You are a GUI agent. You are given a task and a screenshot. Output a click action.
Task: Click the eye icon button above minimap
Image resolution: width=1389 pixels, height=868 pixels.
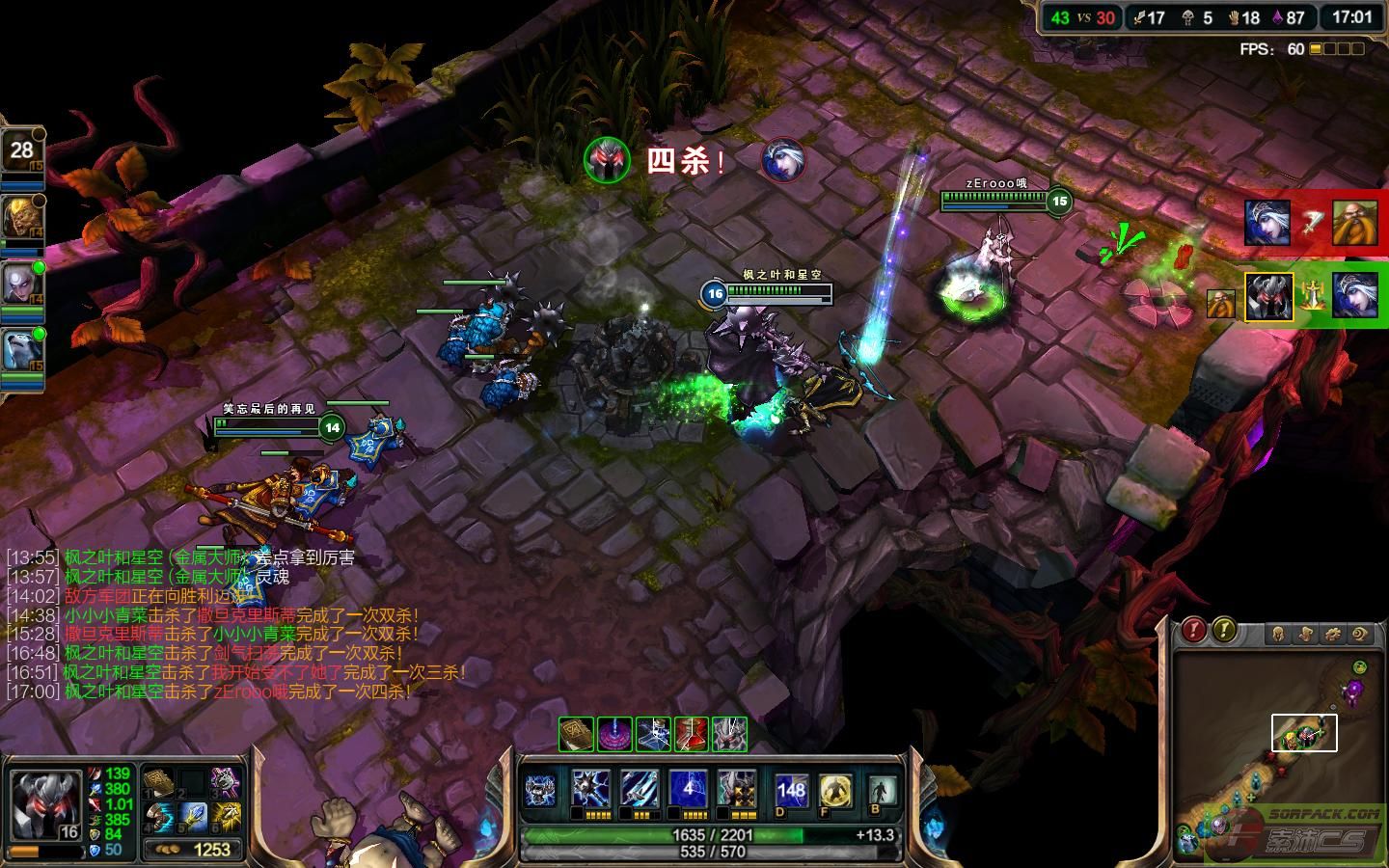tap(1360, 634)
